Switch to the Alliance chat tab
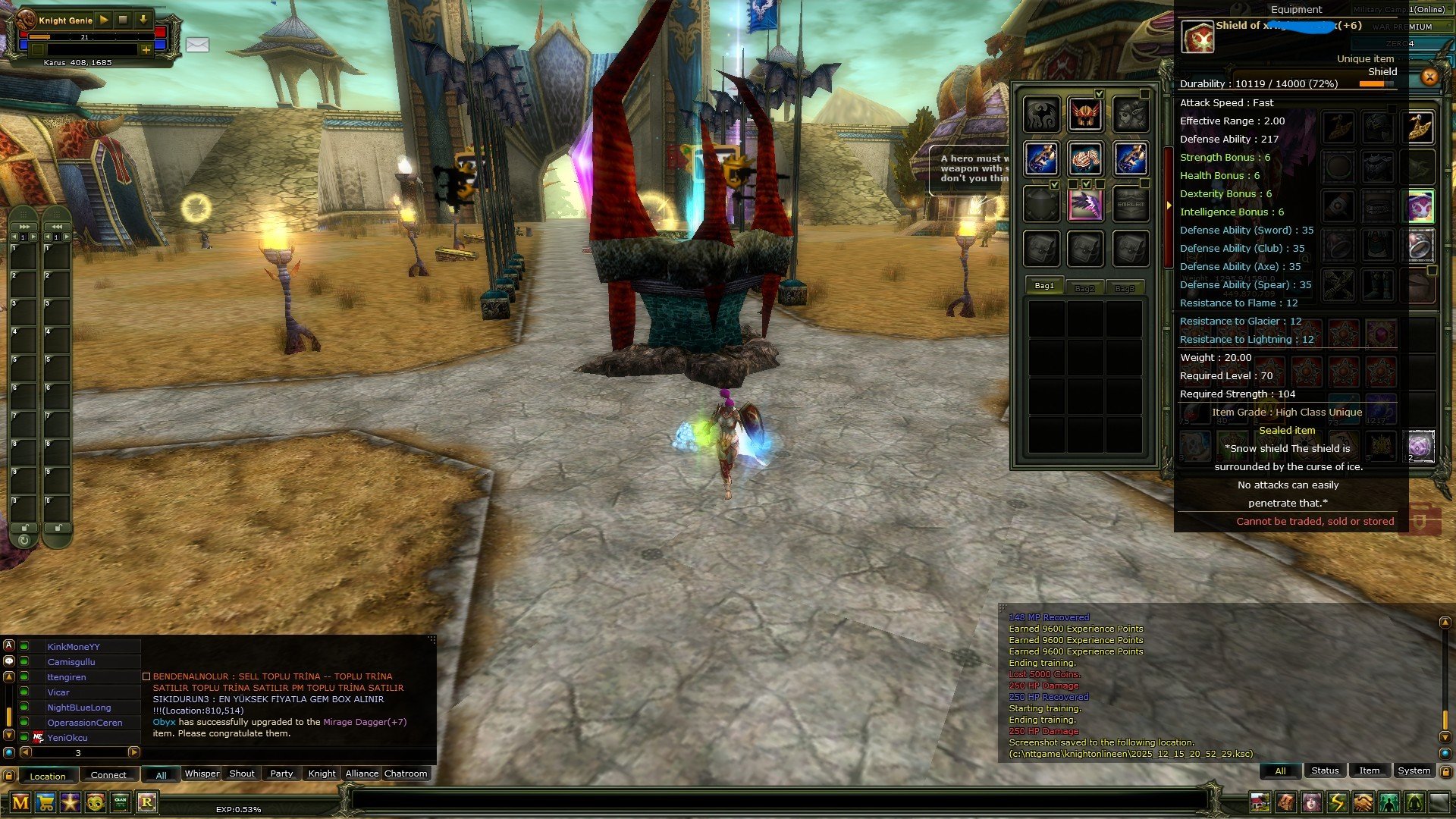 [362, 773]
